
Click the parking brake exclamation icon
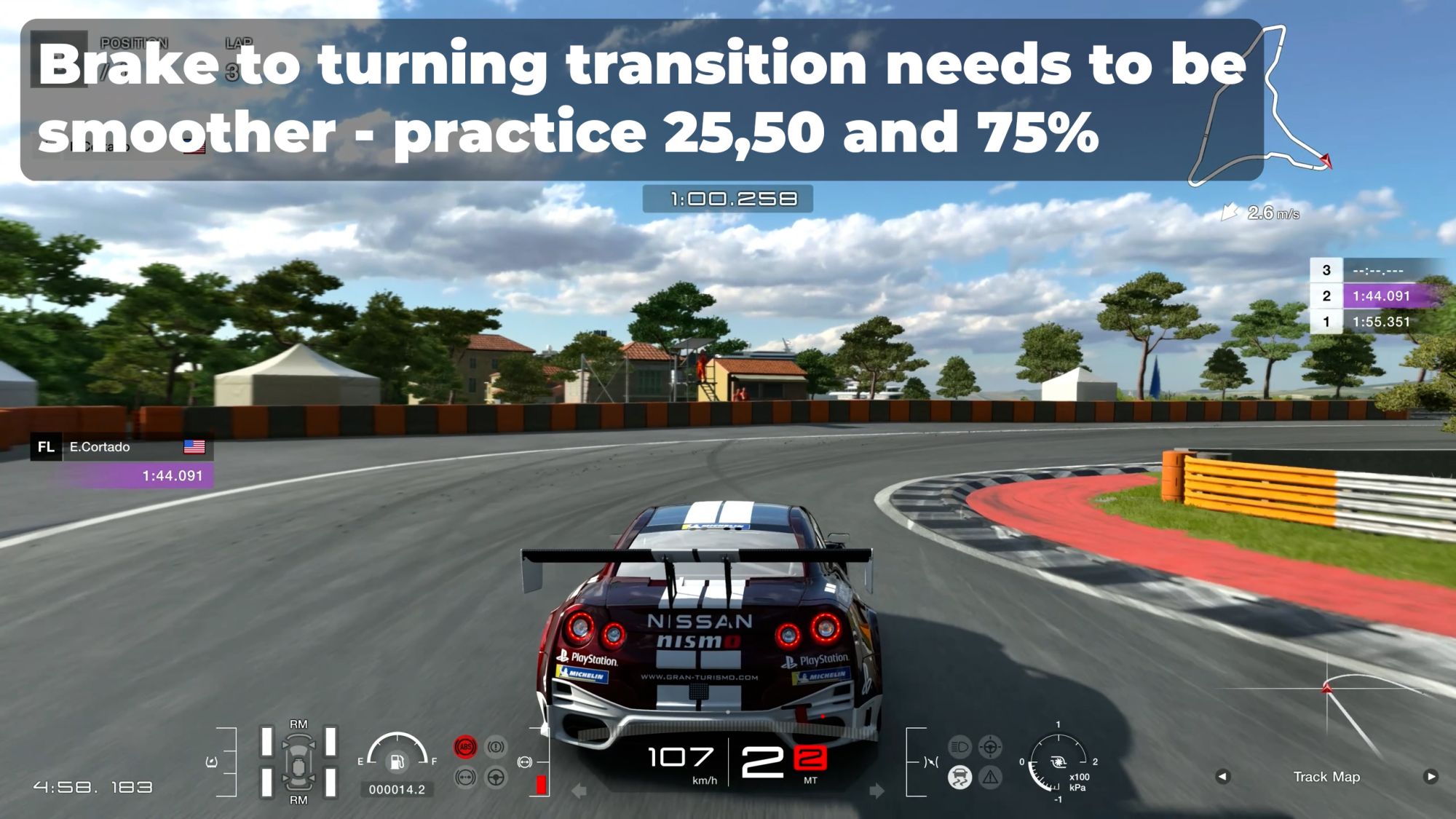click(x=496, y=747)
